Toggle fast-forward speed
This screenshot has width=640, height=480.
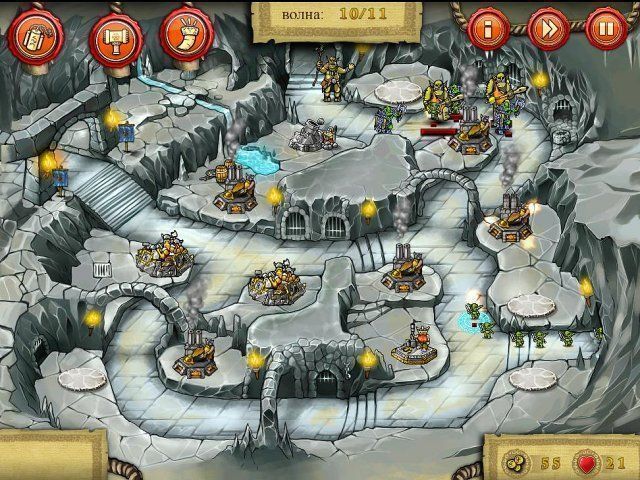pyautogui.click(x=548, y=27)
